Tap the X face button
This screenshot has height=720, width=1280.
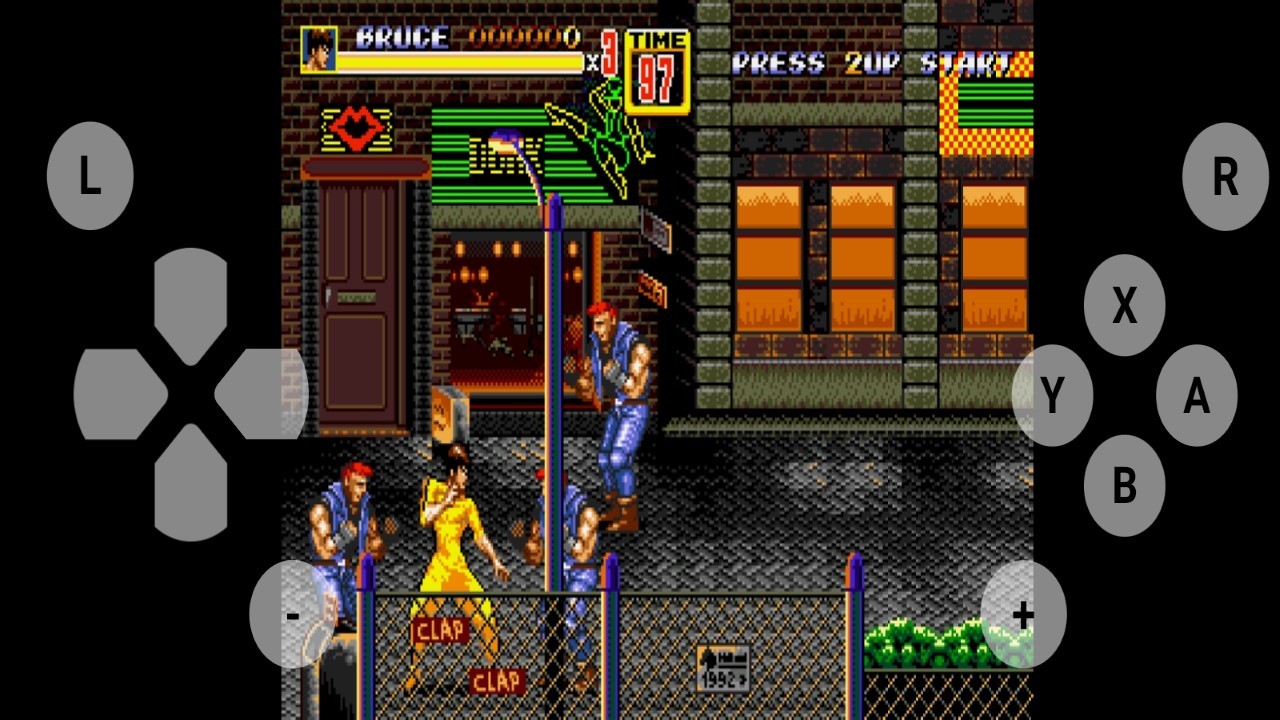(x=1124, y=306)
